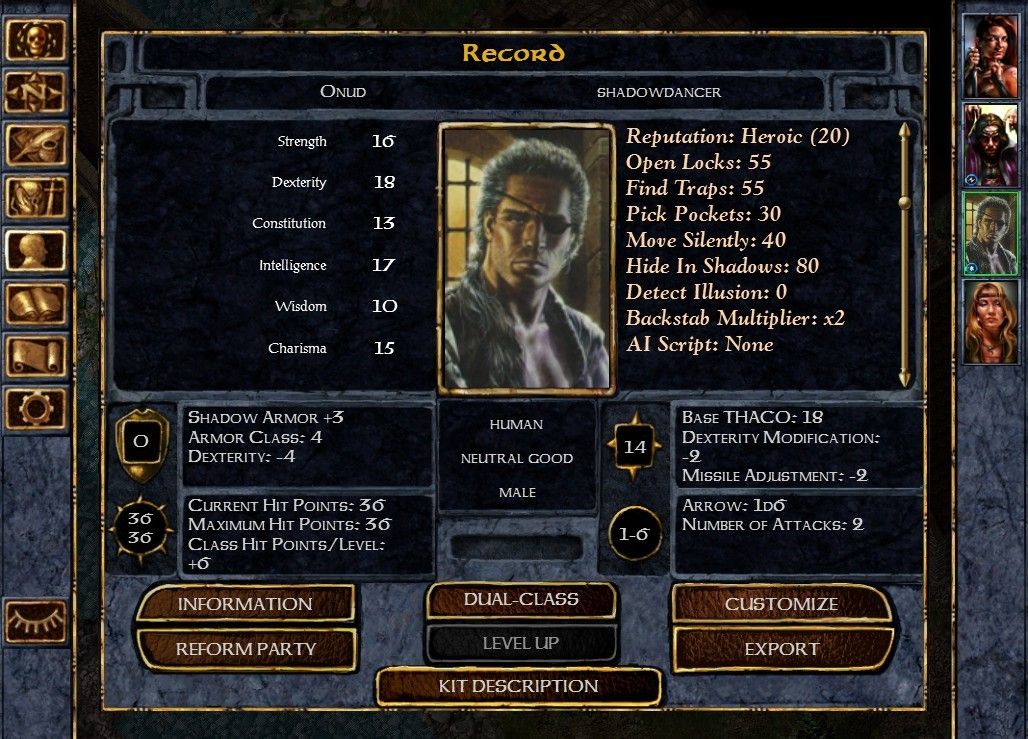
Task: Open the journal quill icon
Action: (36, 146)
